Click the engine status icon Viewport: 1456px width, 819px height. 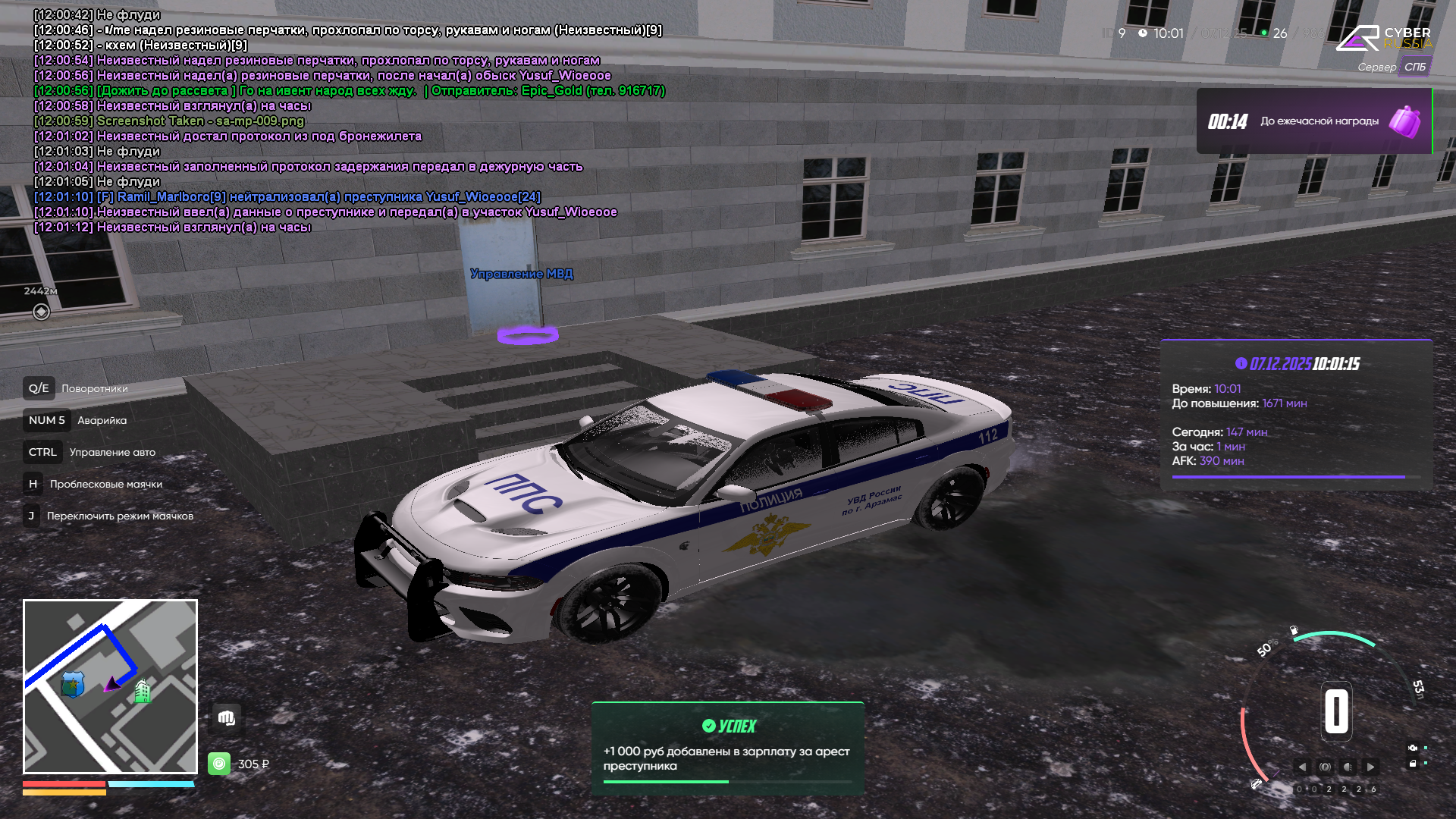click(1413, 748)
